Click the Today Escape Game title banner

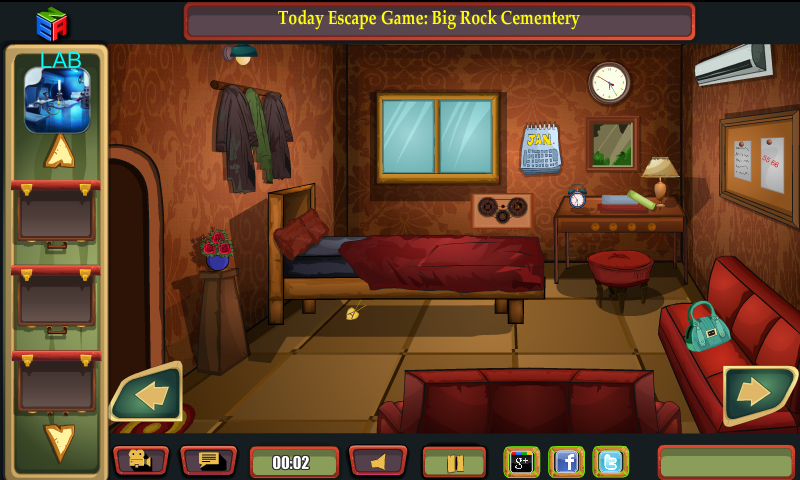[x=439, y=20]
